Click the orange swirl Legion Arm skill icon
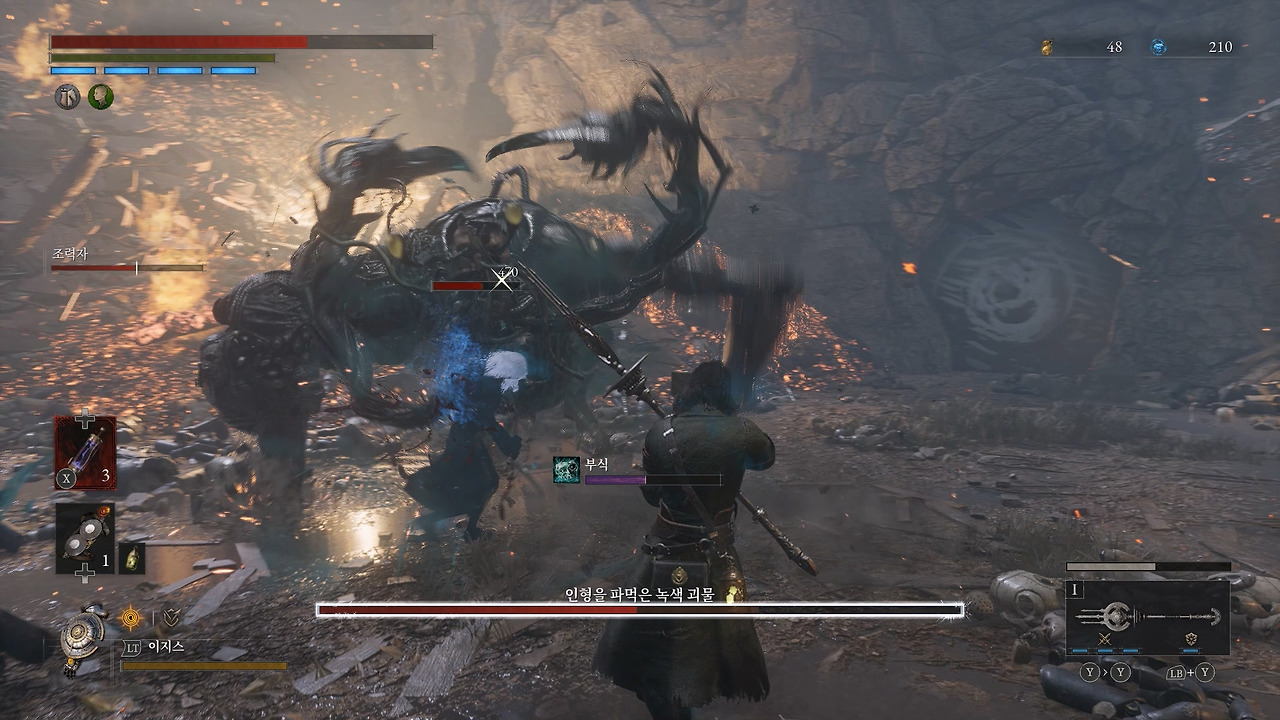 (130, 618)
